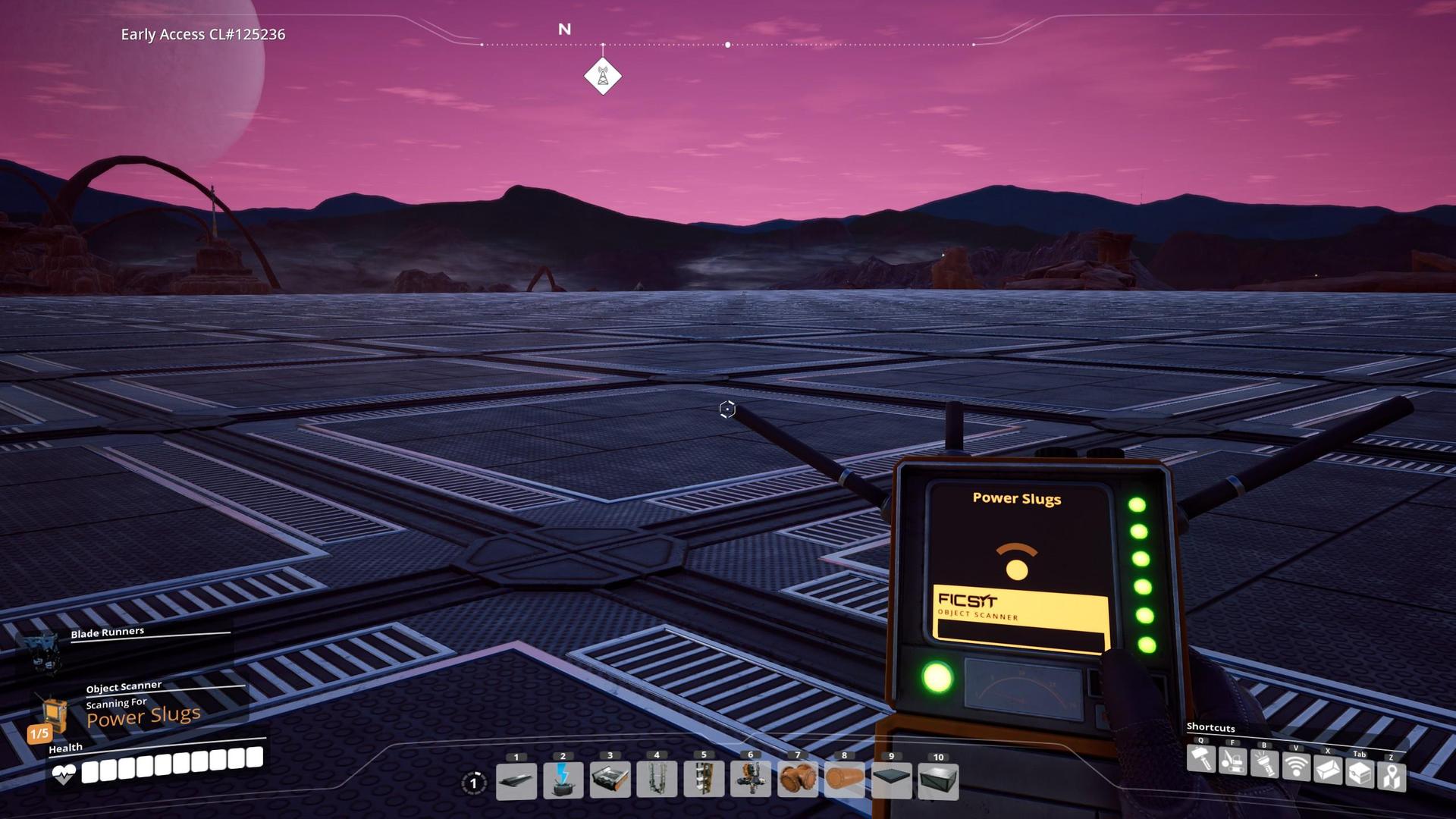
Task: Select the conveyor belt in hotbar slot 1
Action: (516, 781)
